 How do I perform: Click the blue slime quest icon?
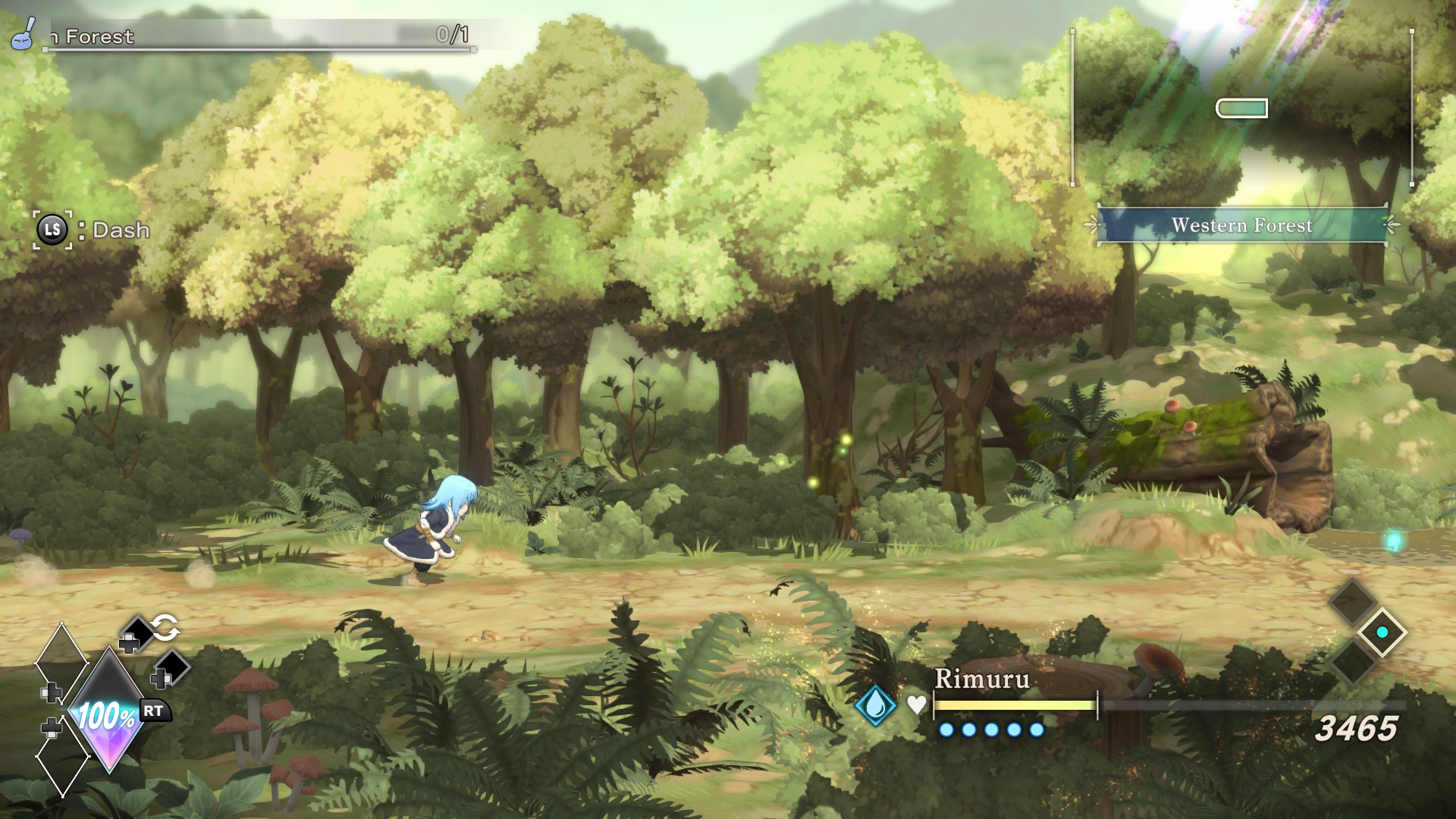[x=22, y=33]
